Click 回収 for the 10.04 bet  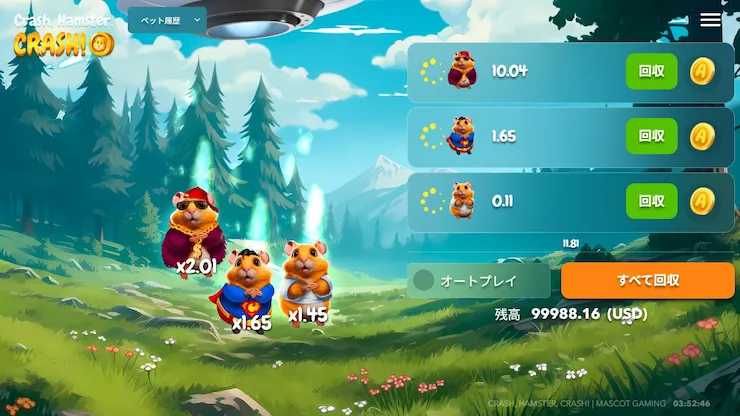point(651,72)
